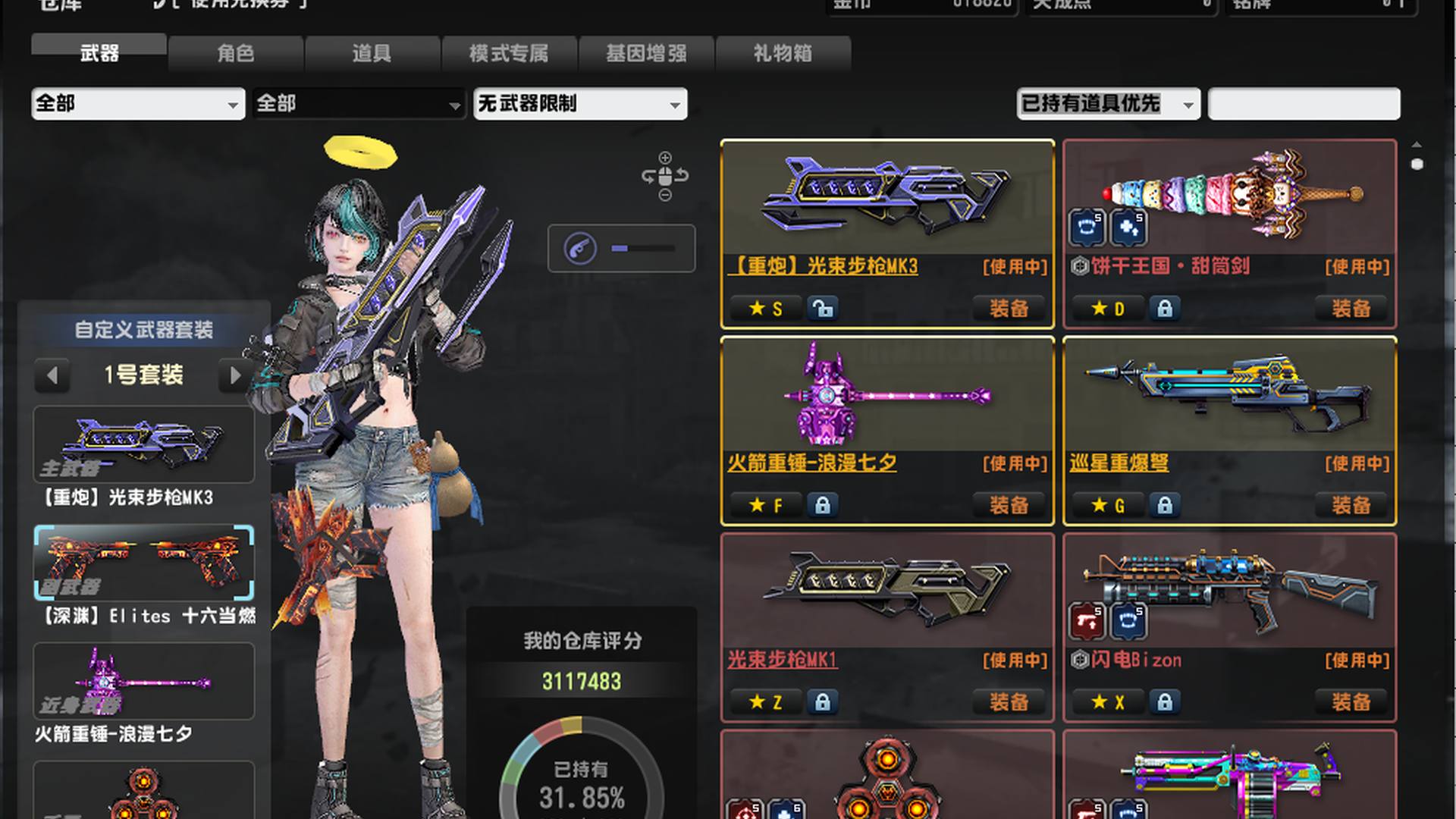Open the 无武器限制 dropdown
1456x819 pixels.
click(580, 104)
